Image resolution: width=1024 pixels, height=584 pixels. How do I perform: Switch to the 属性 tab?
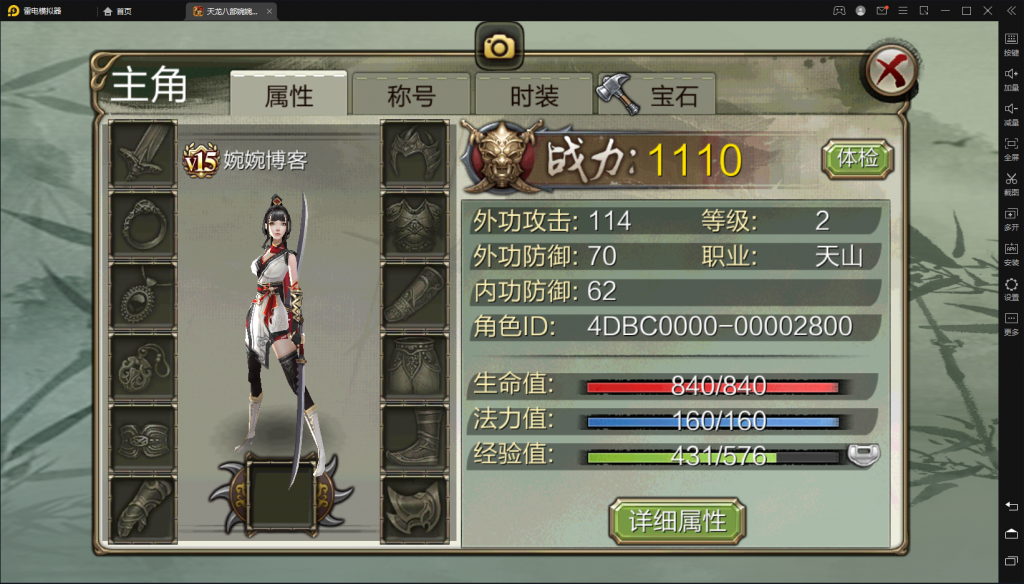click(x=289, y=96)
